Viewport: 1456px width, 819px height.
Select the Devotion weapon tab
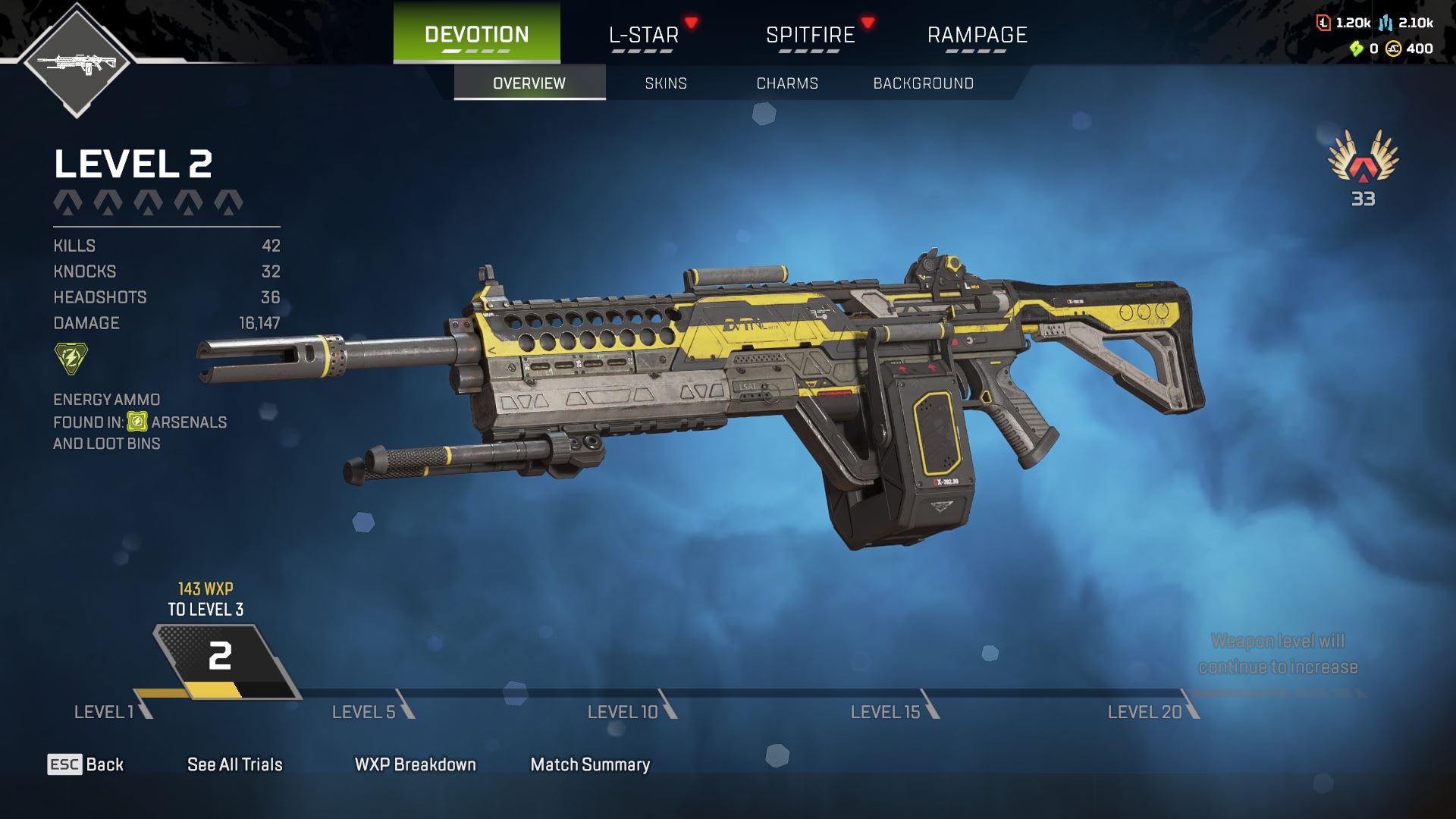pos(476,35)
